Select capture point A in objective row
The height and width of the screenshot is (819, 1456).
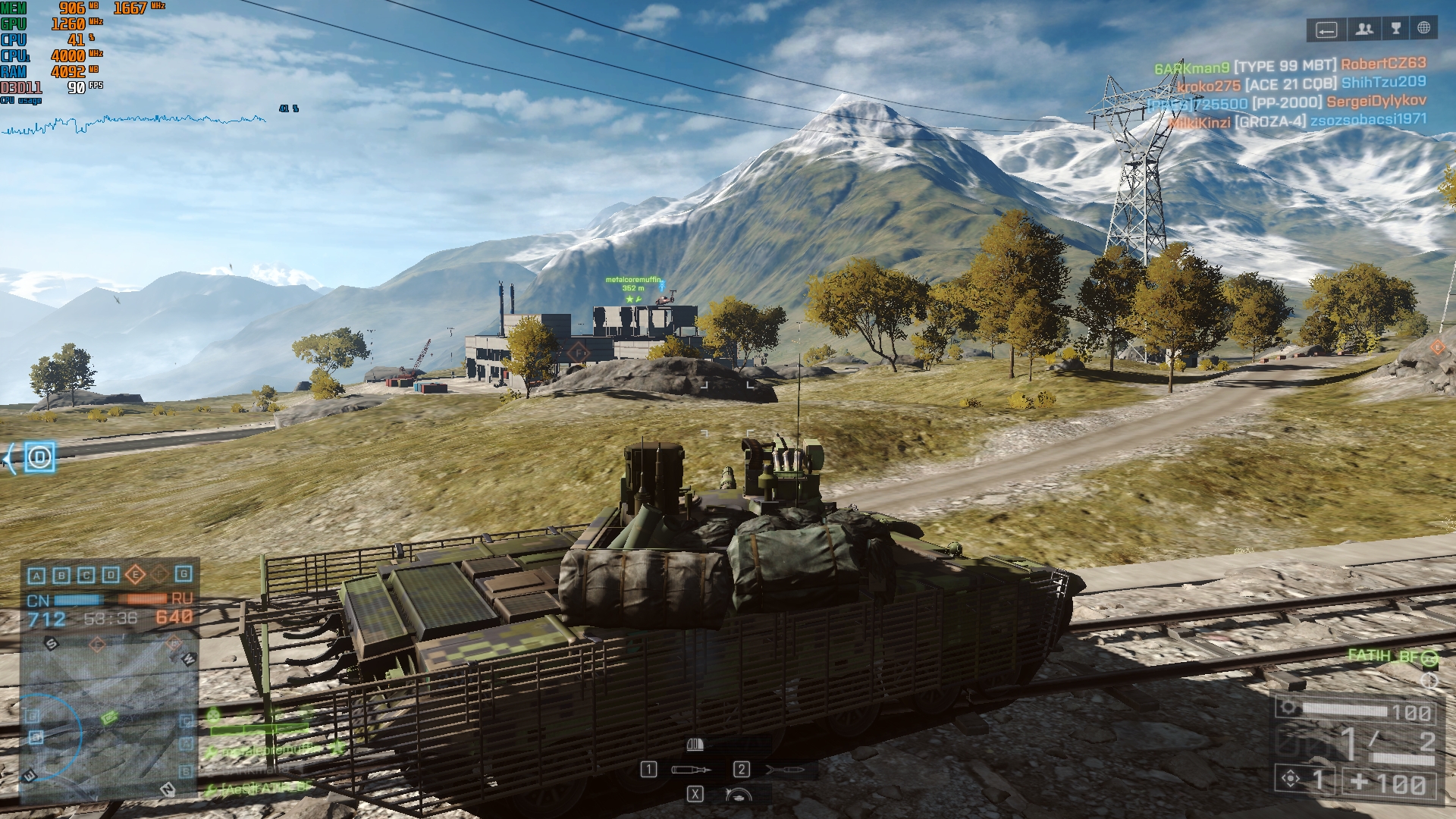[x=36, y=576]
